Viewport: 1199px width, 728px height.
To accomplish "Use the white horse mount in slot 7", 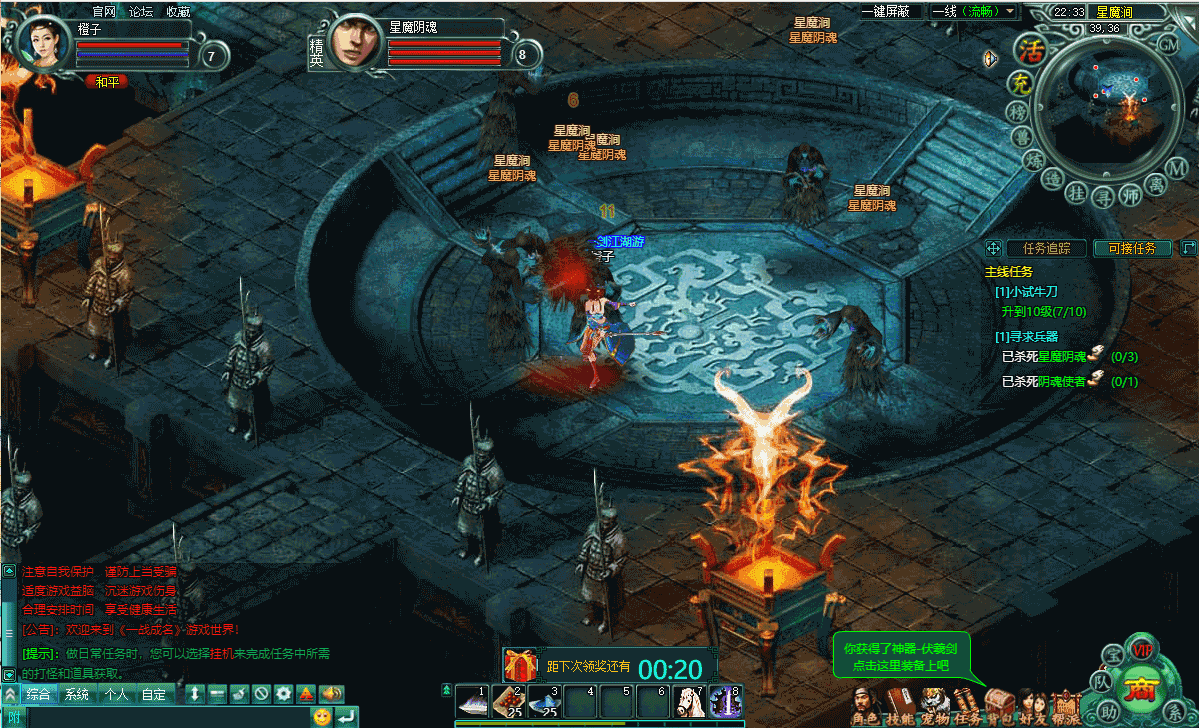I will [x=689, y=701].
